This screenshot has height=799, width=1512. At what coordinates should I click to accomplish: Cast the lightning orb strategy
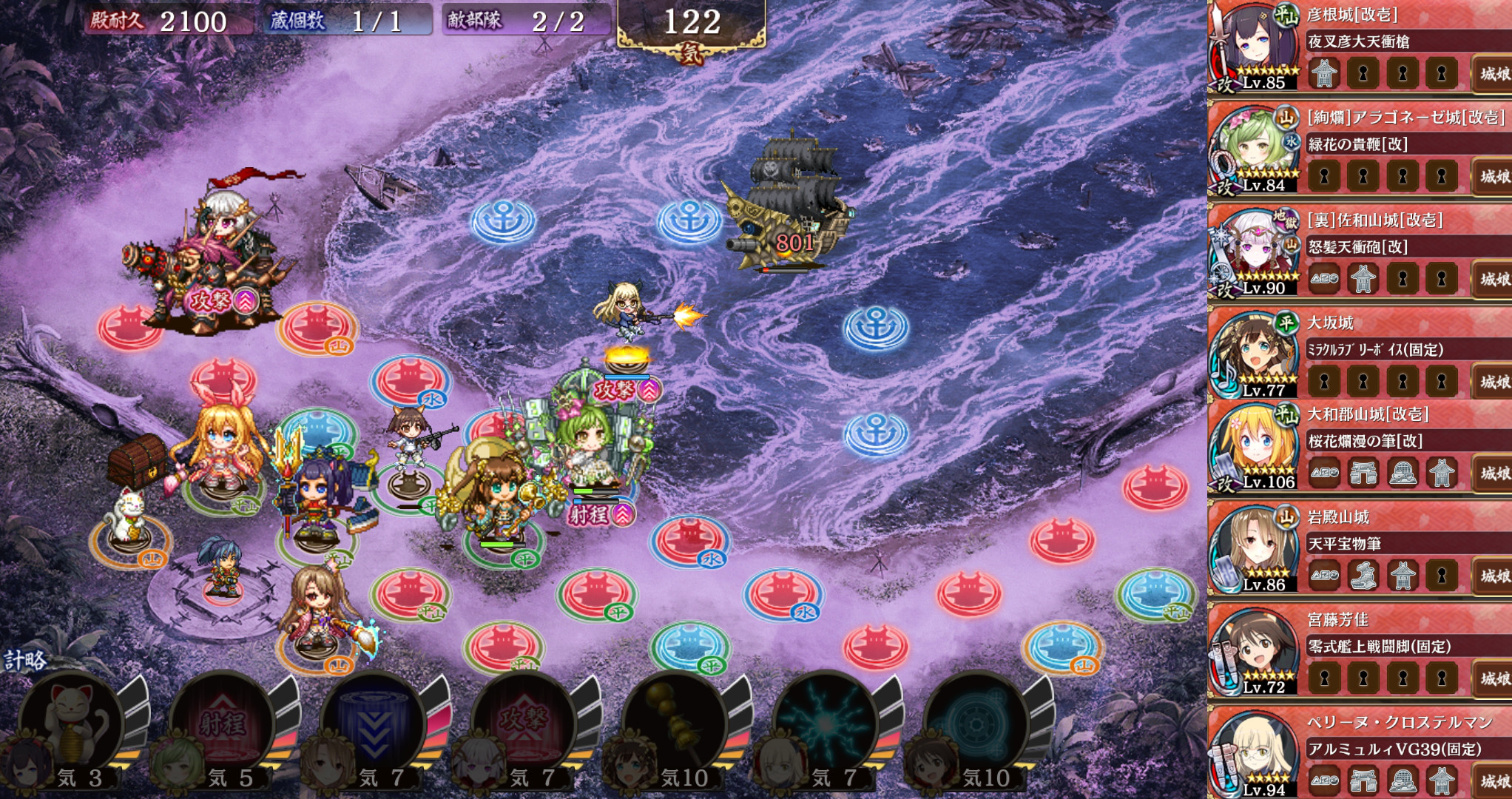click(x=826, y=721)
